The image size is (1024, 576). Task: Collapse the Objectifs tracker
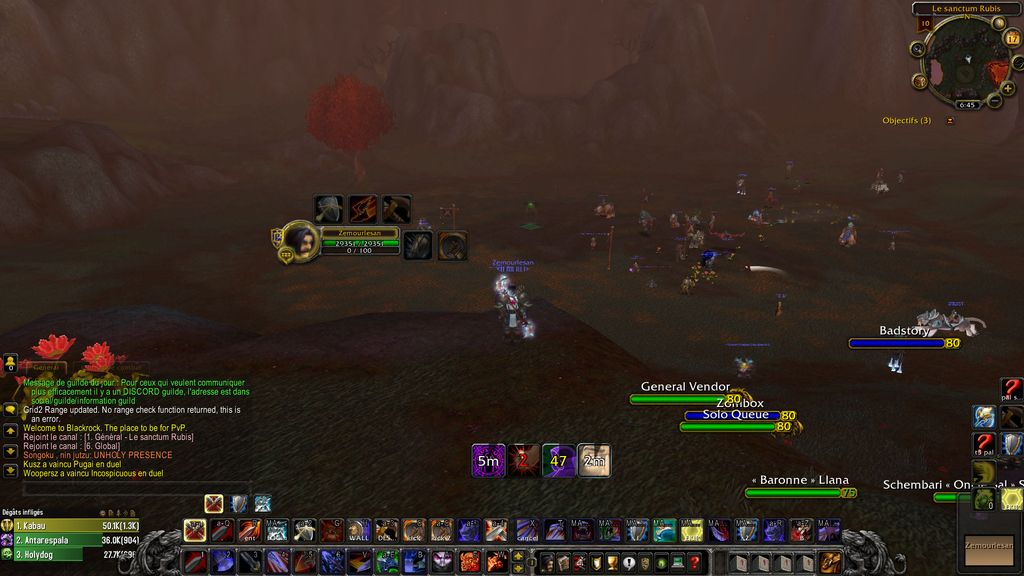point(950,121)
